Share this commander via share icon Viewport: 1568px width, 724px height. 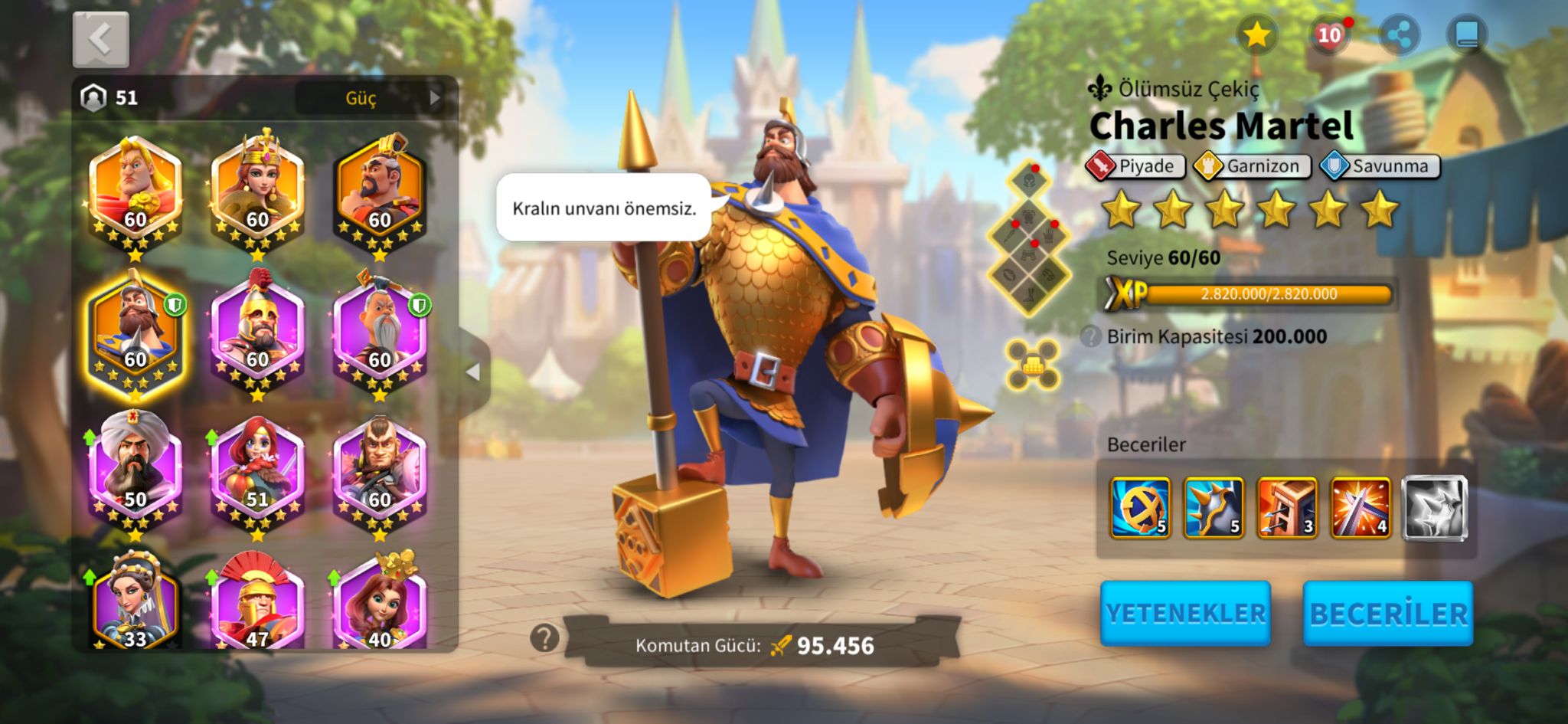point(1400,35)
